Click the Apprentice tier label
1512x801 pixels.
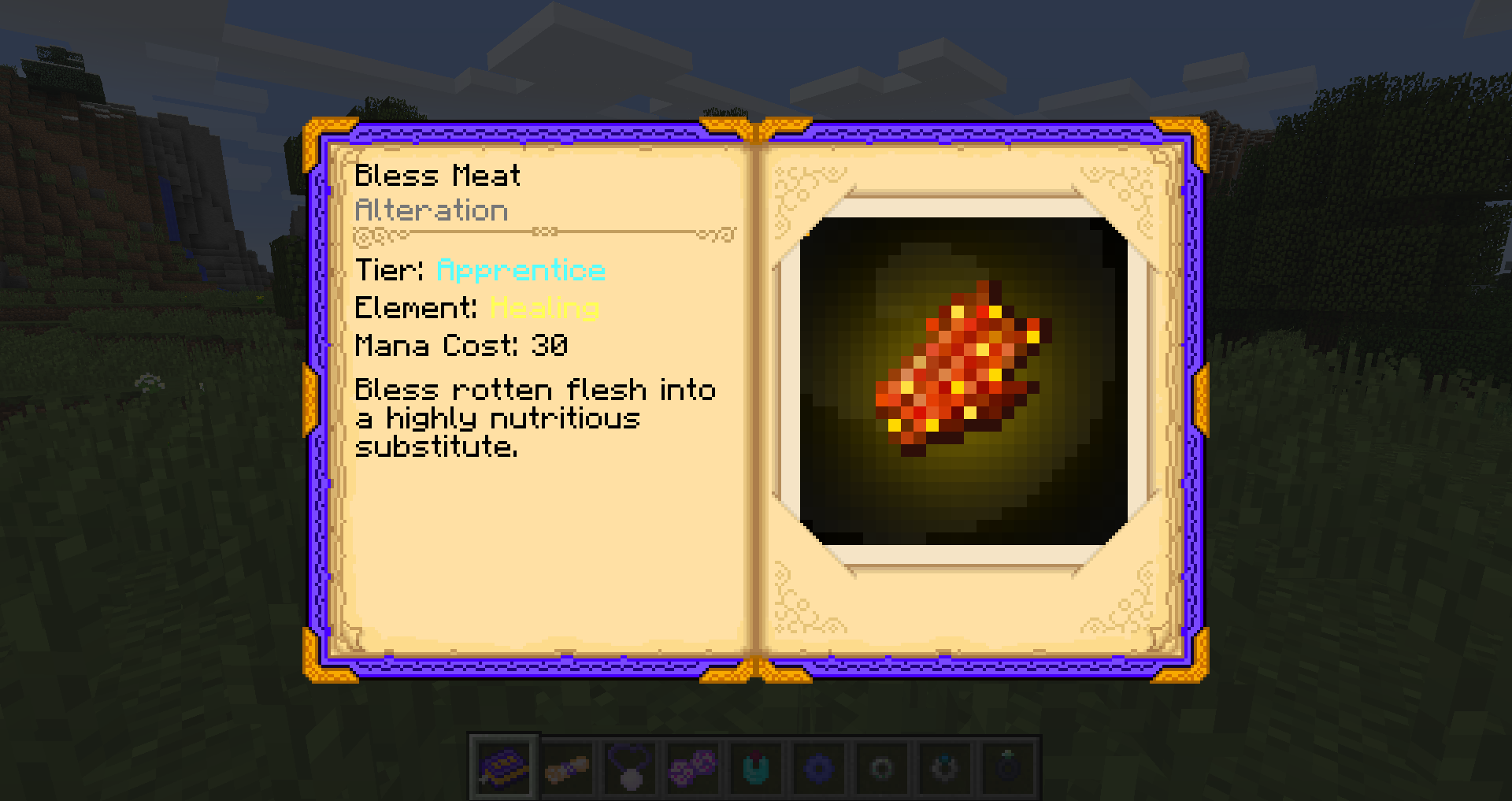520,270
